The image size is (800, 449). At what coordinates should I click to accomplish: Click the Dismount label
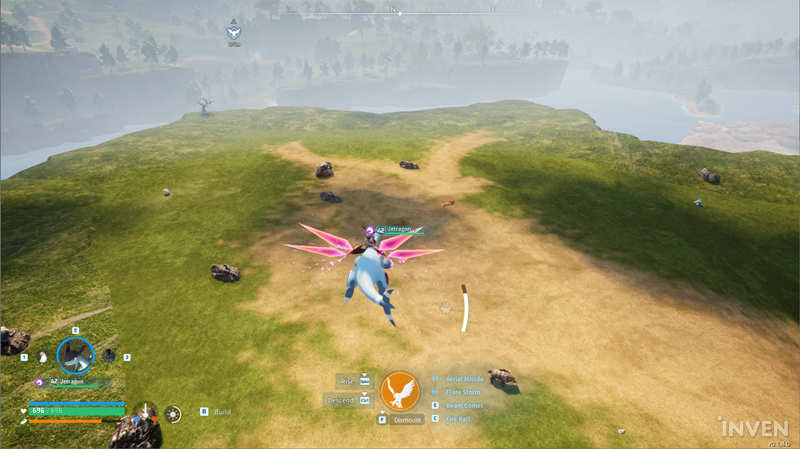pyautogui.click(x=407, y=420)
